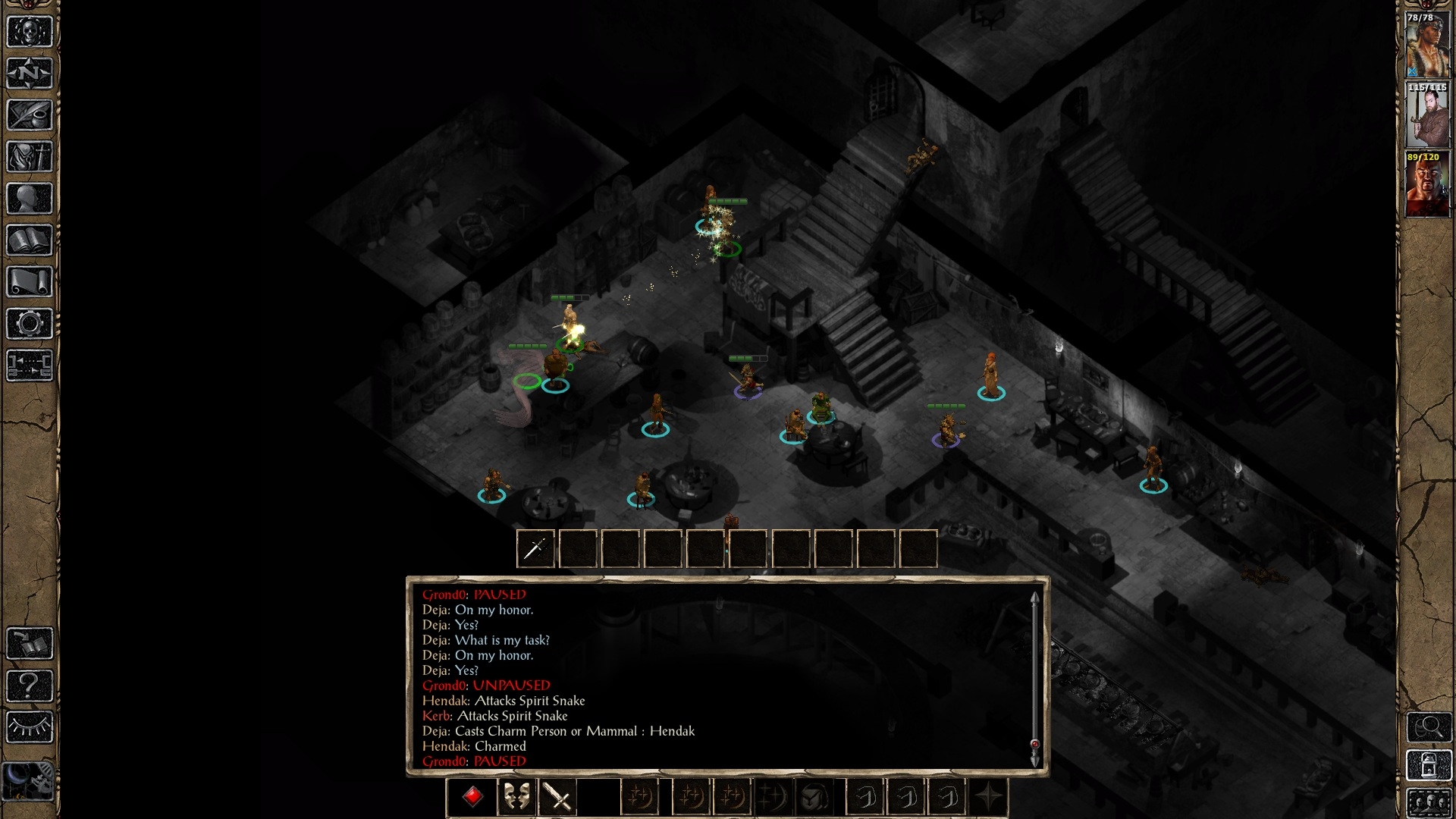
Task: Initiate dialogue with the masks icon
Action: (x=516, y=797)
